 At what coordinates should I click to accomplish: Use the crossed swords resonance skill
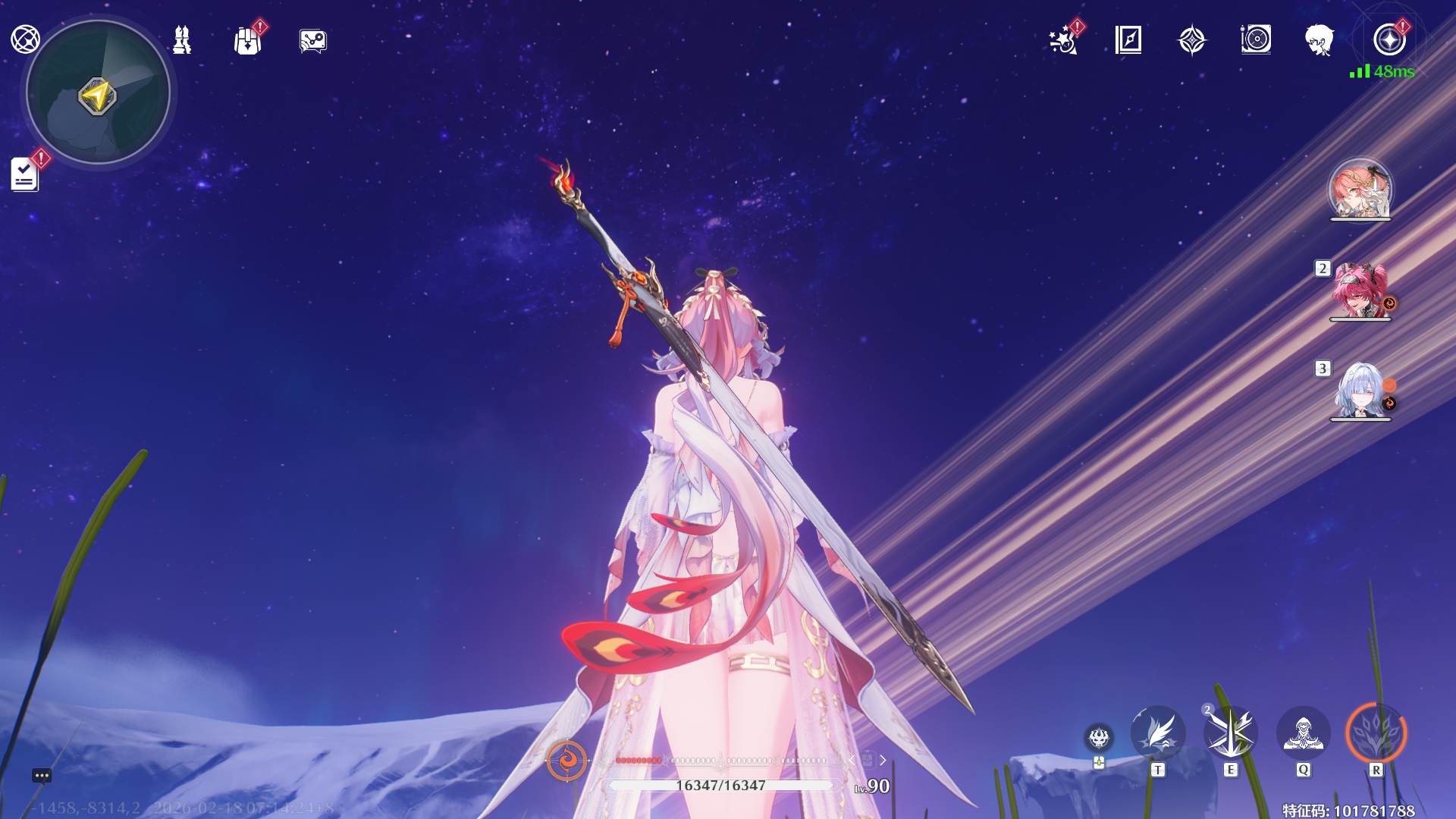point(1230,733)
